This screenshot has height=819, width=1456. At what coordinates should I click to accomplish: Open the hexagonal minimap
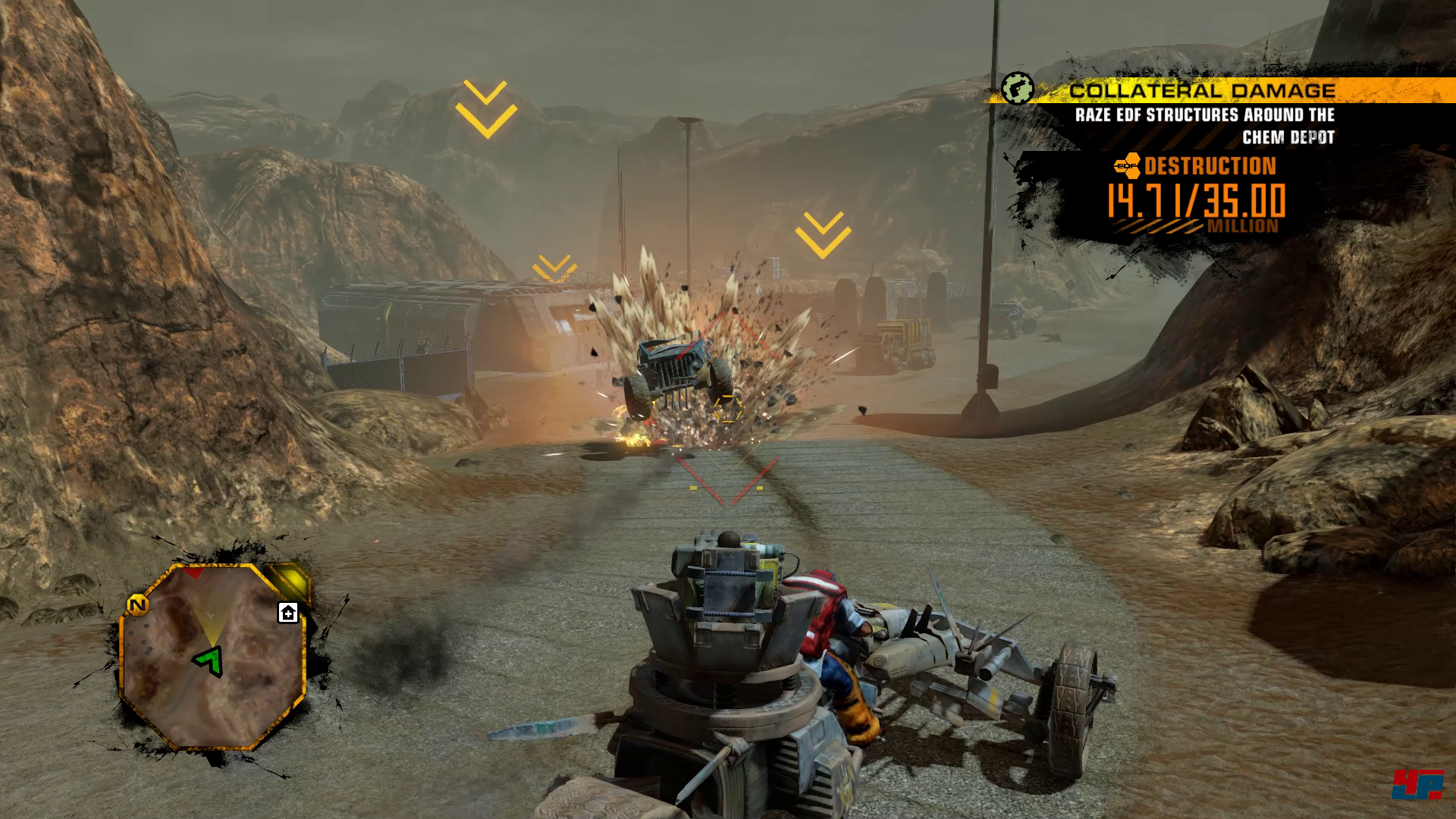pyautogui.click(x=213, y=657)
